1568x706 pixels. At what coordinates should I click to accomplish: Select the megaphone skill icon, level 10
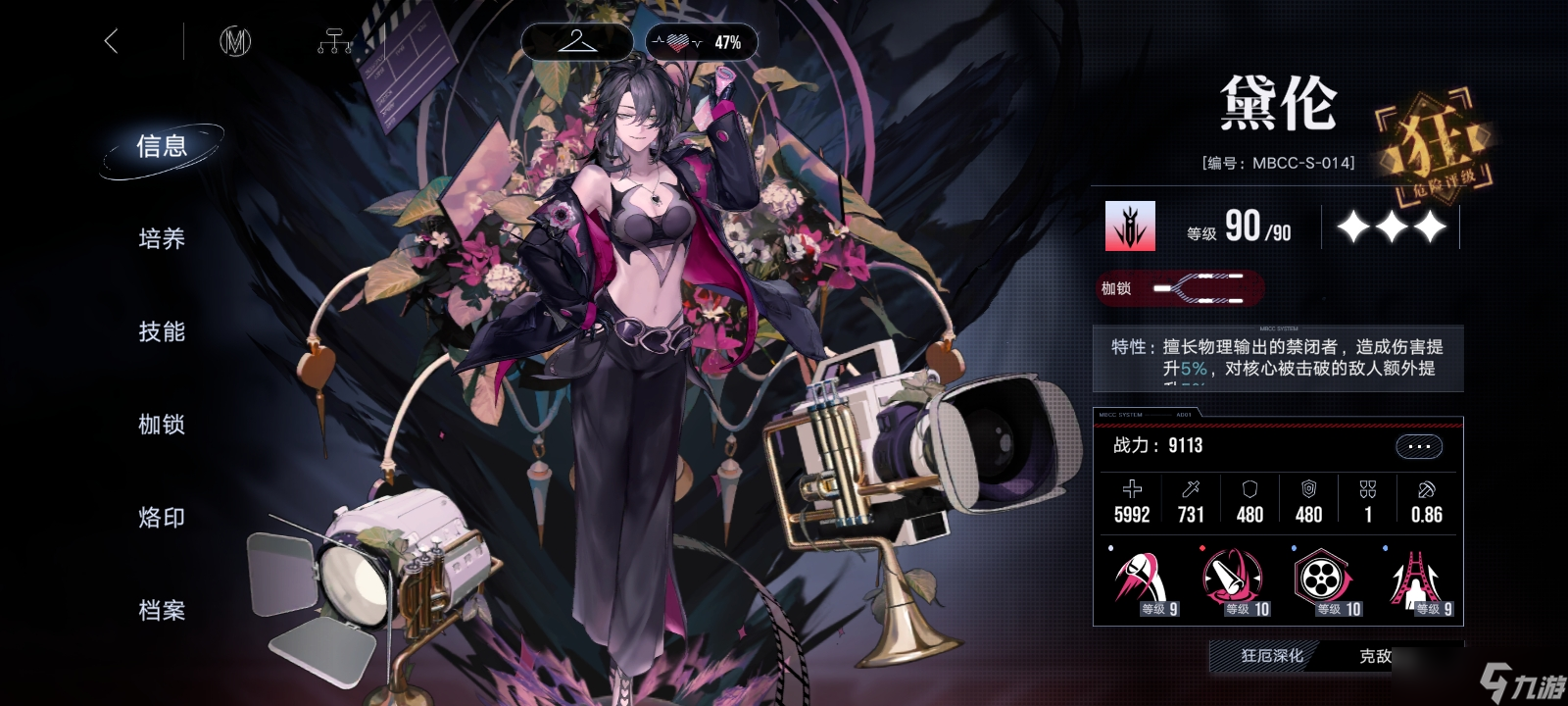[x=1233, y=580]
